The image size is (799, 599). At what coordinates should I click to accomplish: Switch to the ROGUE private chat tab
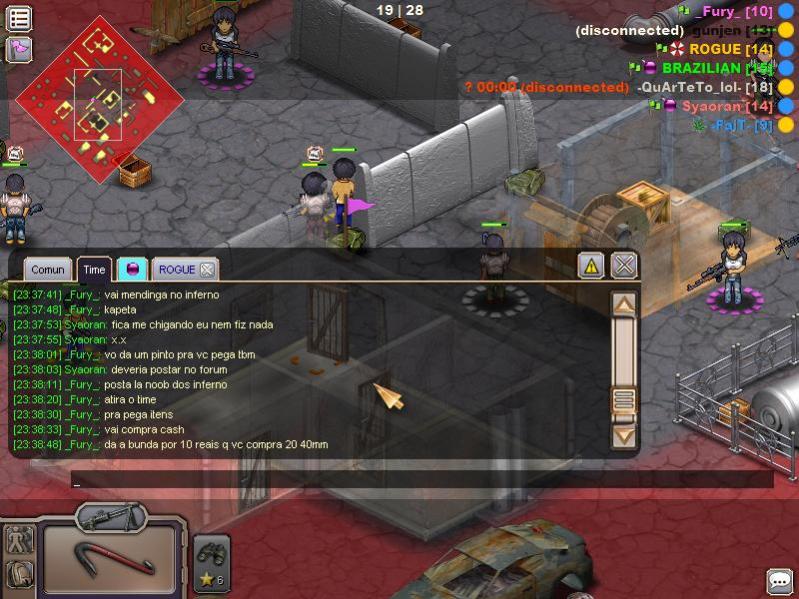click(176, 269)
